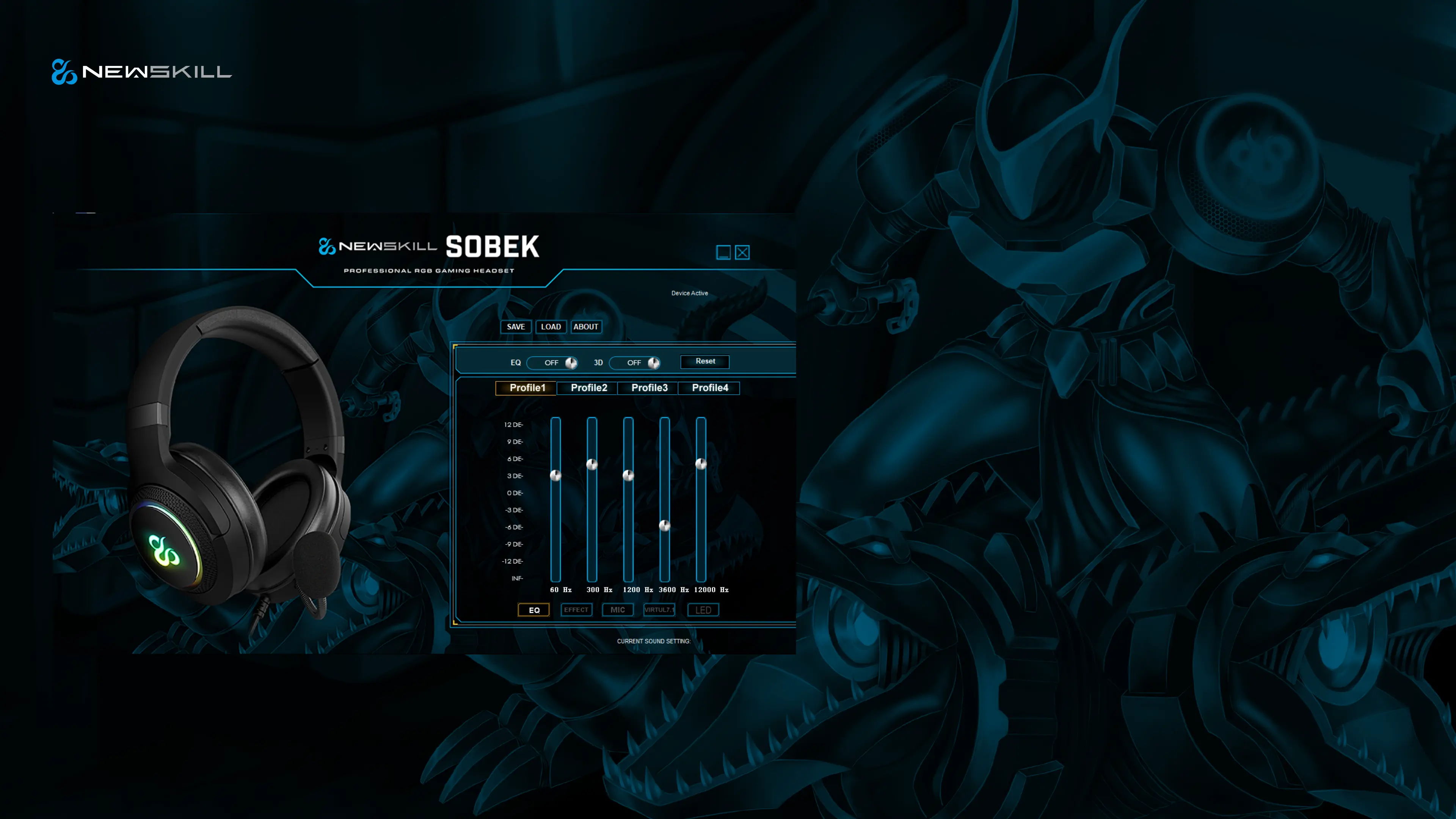Select the 1200 Hz slider knob

(628, 475)
